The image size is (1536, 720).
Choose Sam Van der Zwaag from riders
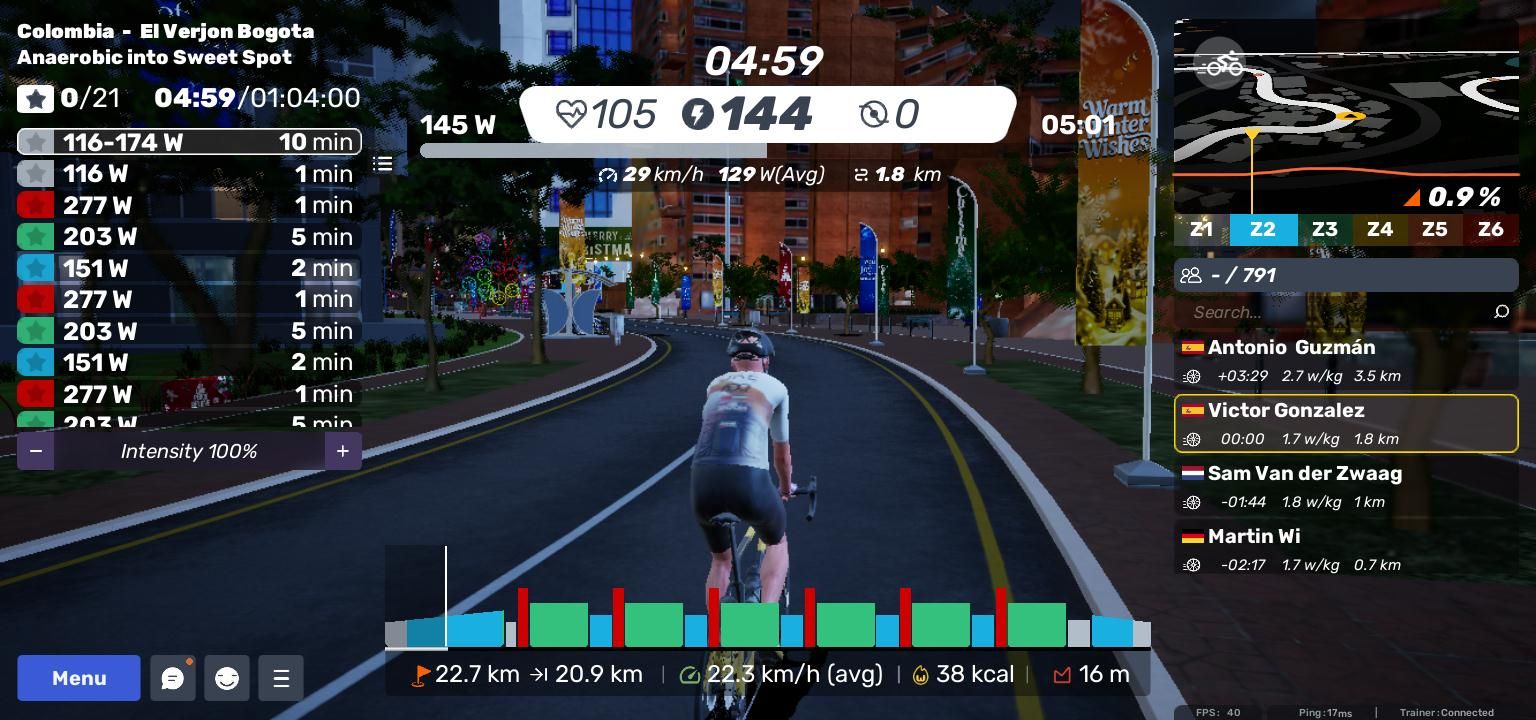pyautogui.click(x=1346, y=487)
